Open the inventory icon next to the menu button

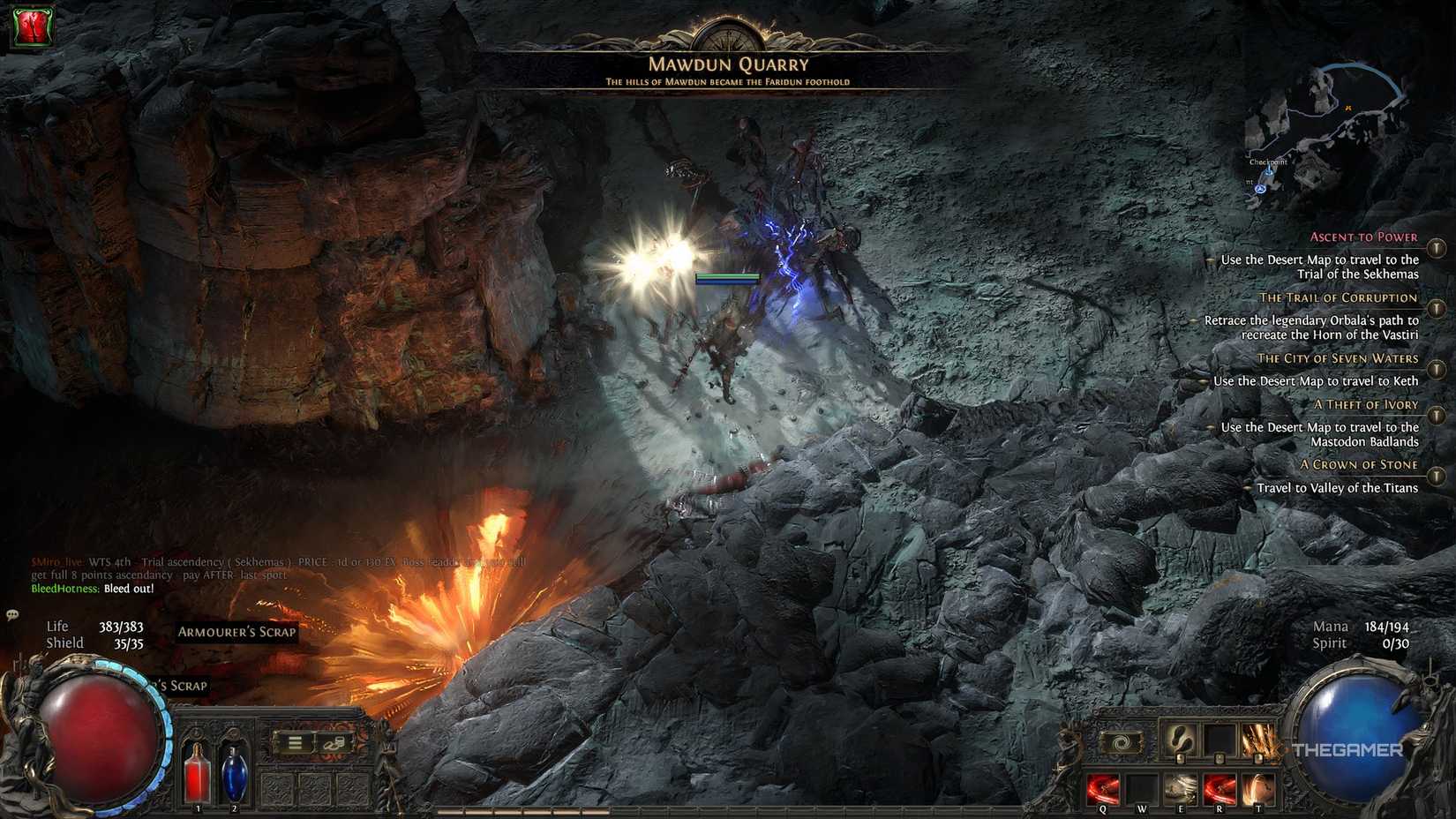[x=334, y=742]
